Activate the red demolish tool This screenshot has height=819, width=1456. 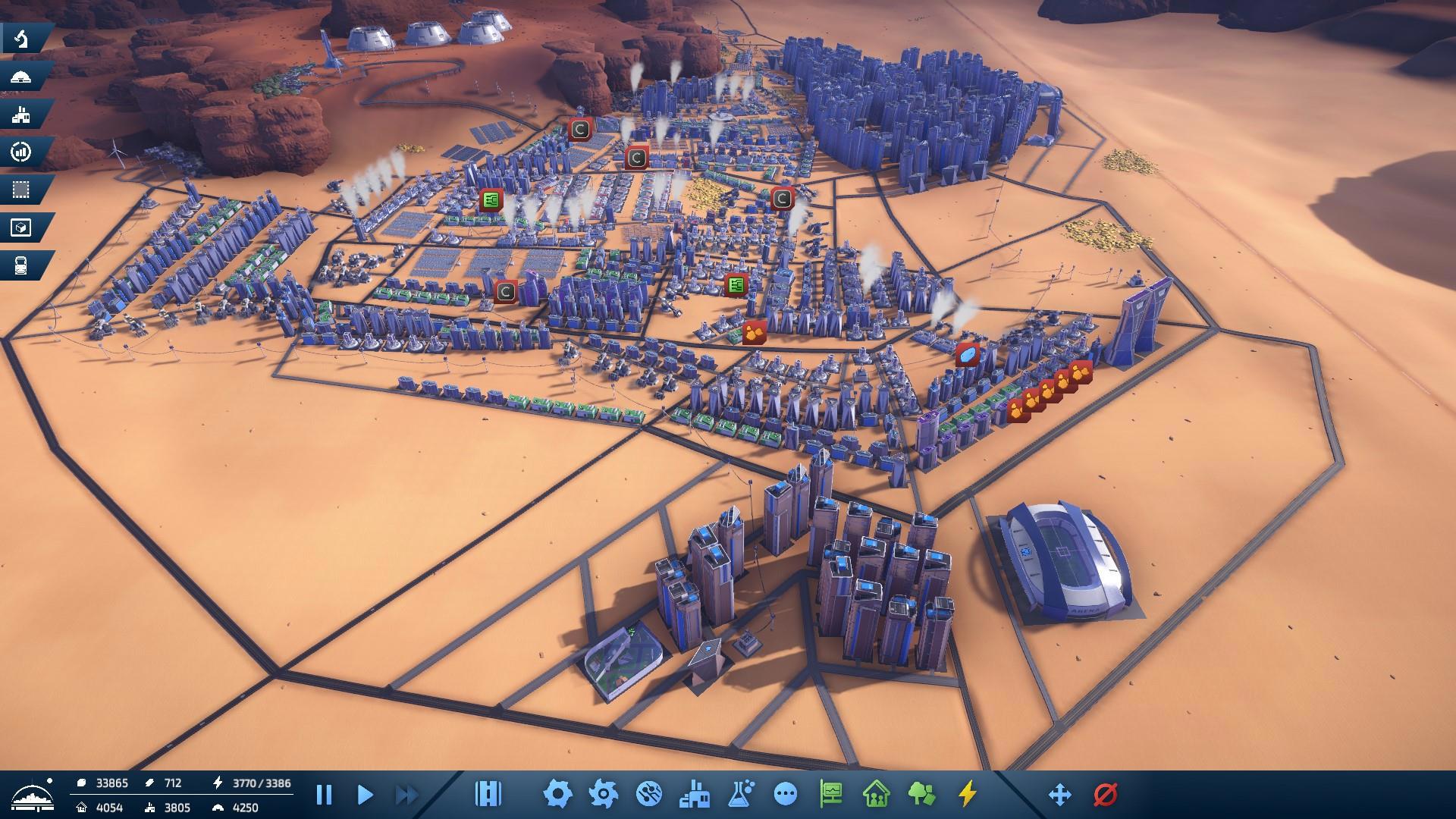pyautogui.click(x=1106, y=794)
